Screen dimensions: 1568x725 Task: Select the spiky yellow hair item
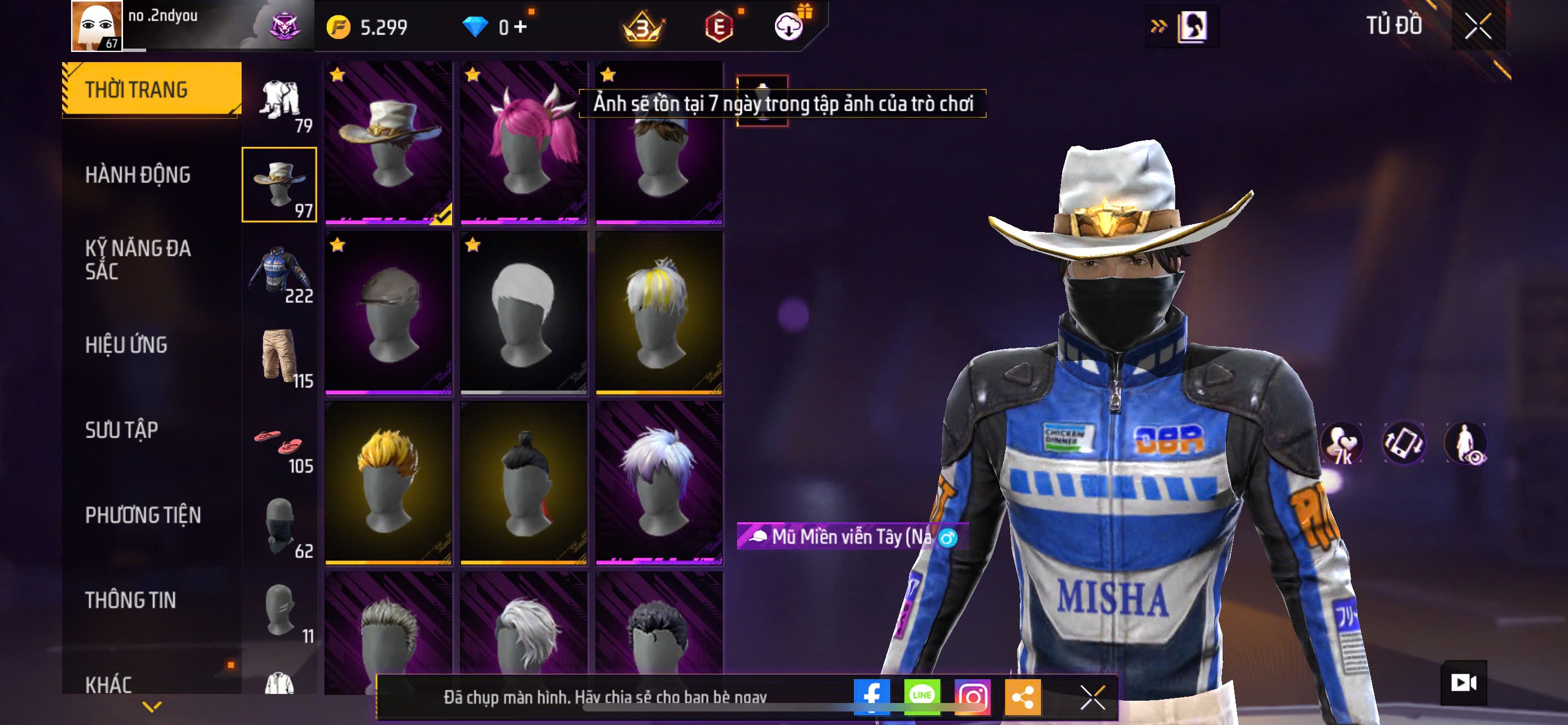click(388, 482)
